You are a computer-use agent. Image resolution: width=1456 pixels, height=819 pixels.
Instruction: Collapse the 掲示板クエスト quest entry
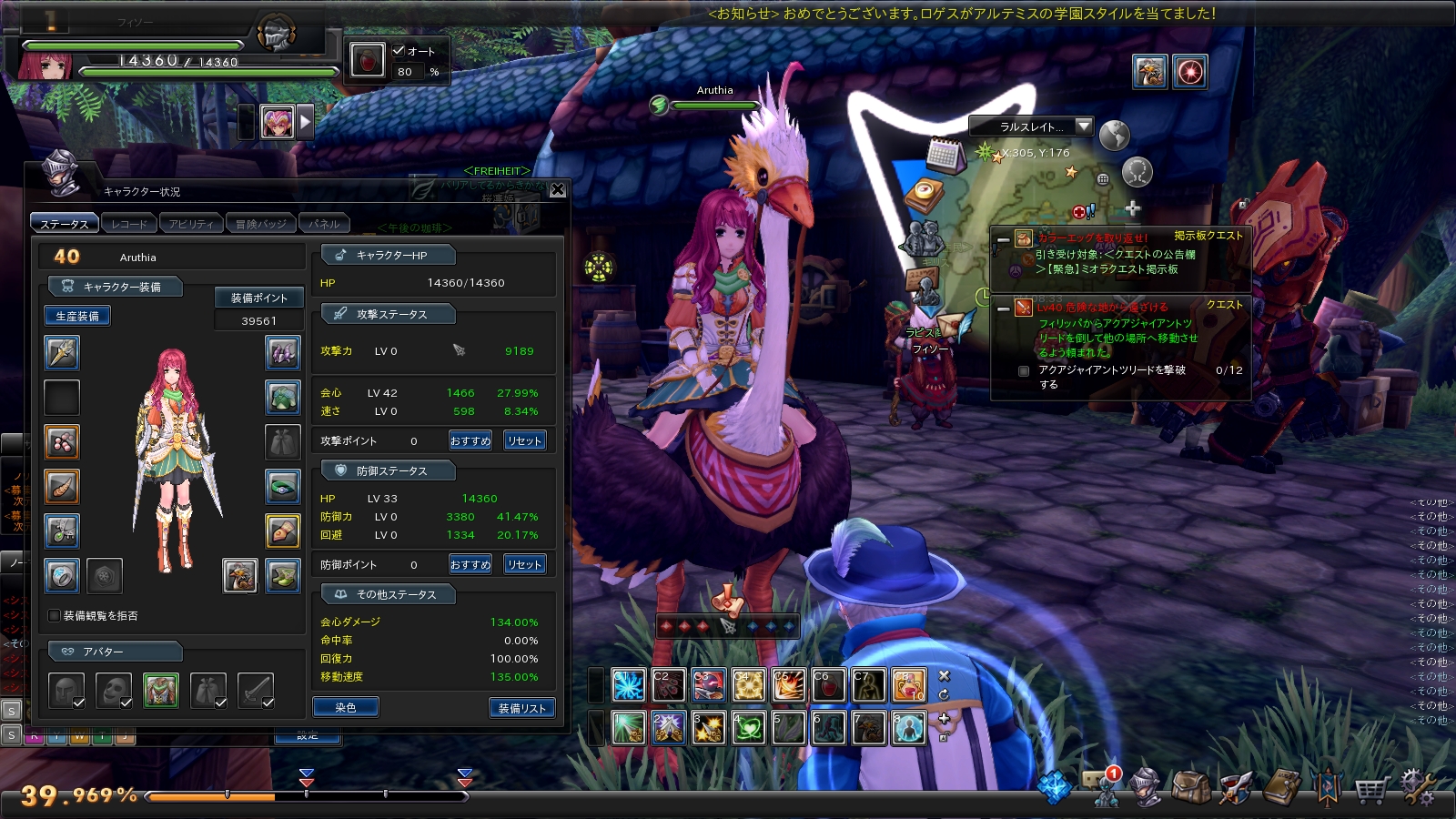[x=1003, y=239]
